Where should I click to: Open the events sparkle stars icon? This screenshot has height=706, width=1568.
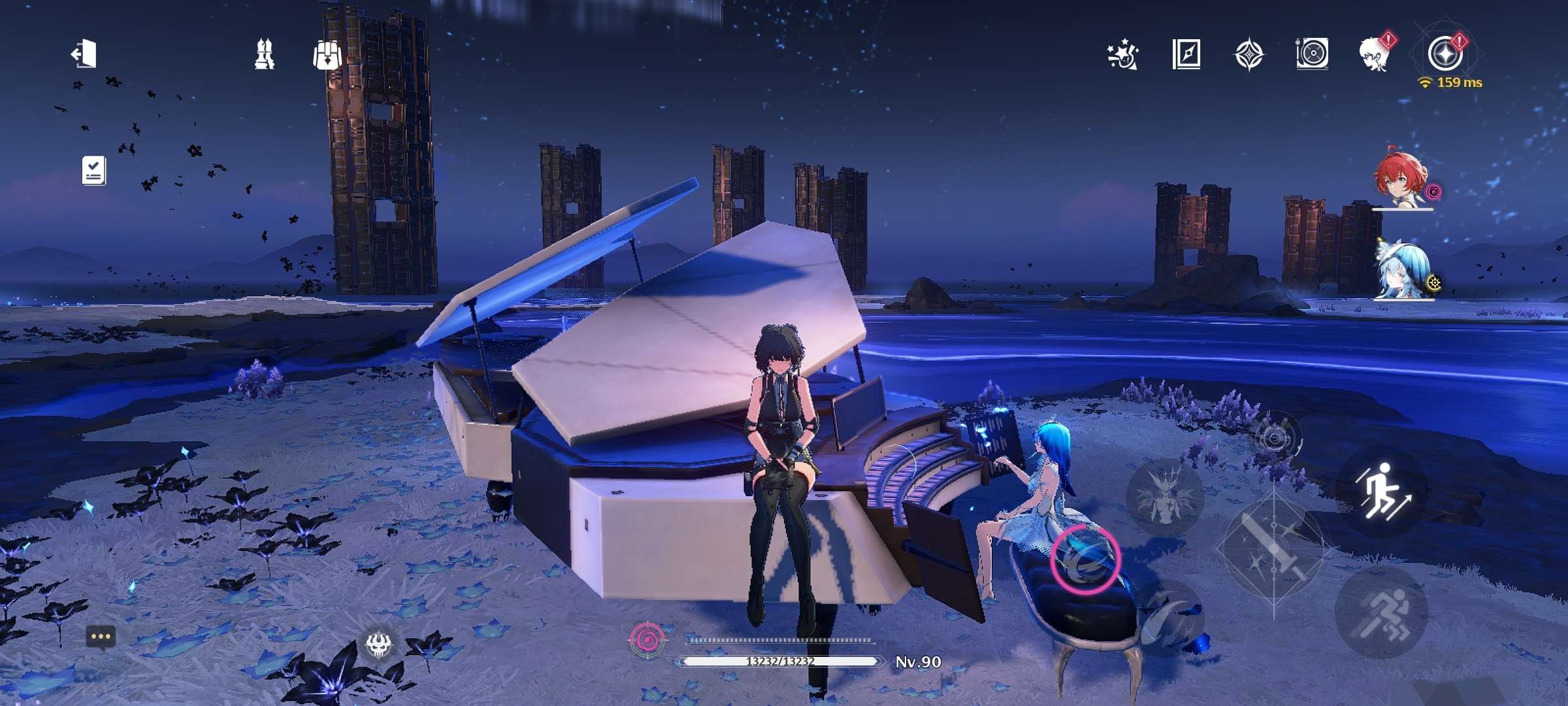[x=1122, y=54]
